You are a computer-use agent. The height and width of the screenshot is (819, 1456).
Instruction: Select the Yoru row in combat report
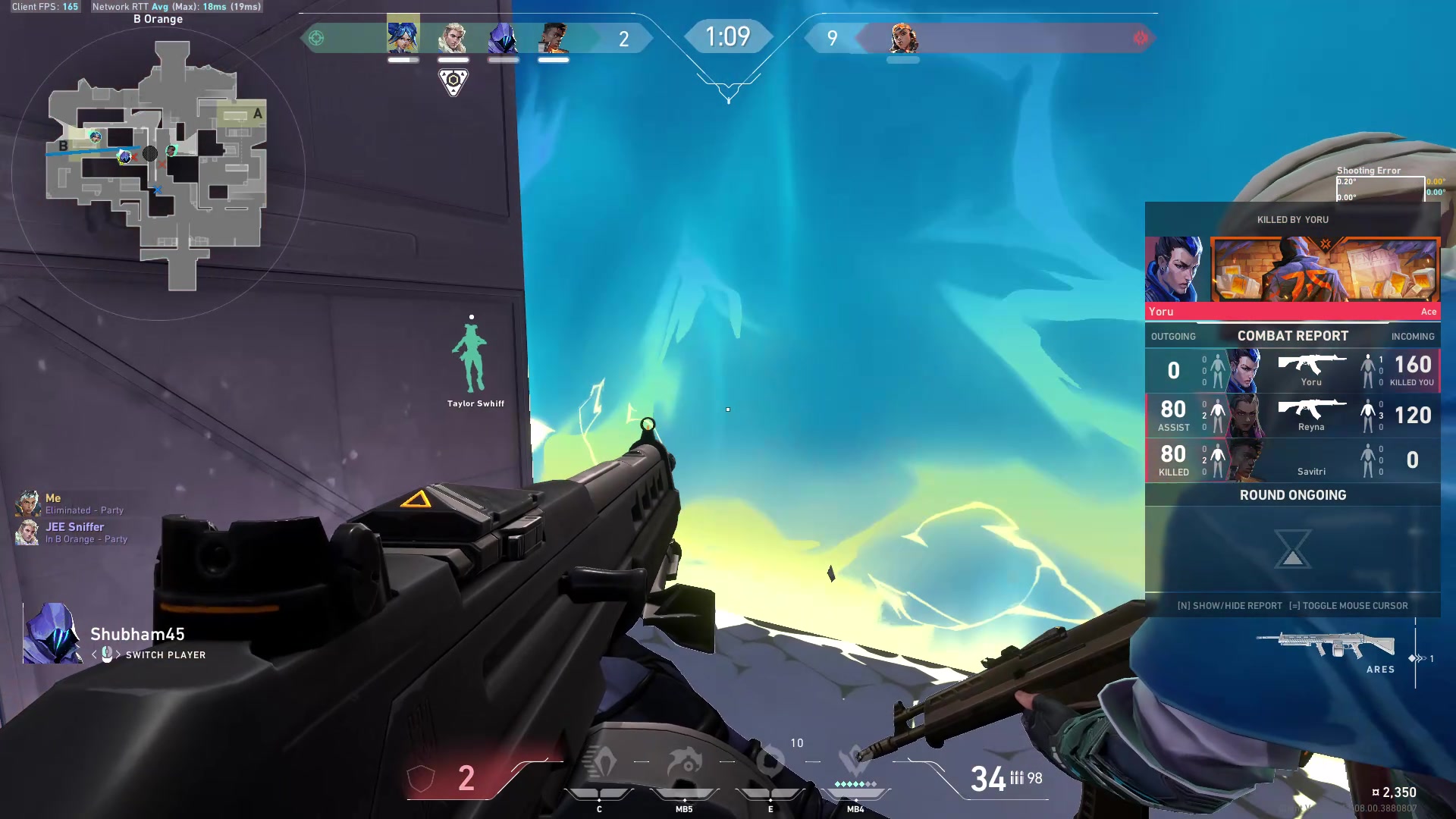(x=1292, y=371)
